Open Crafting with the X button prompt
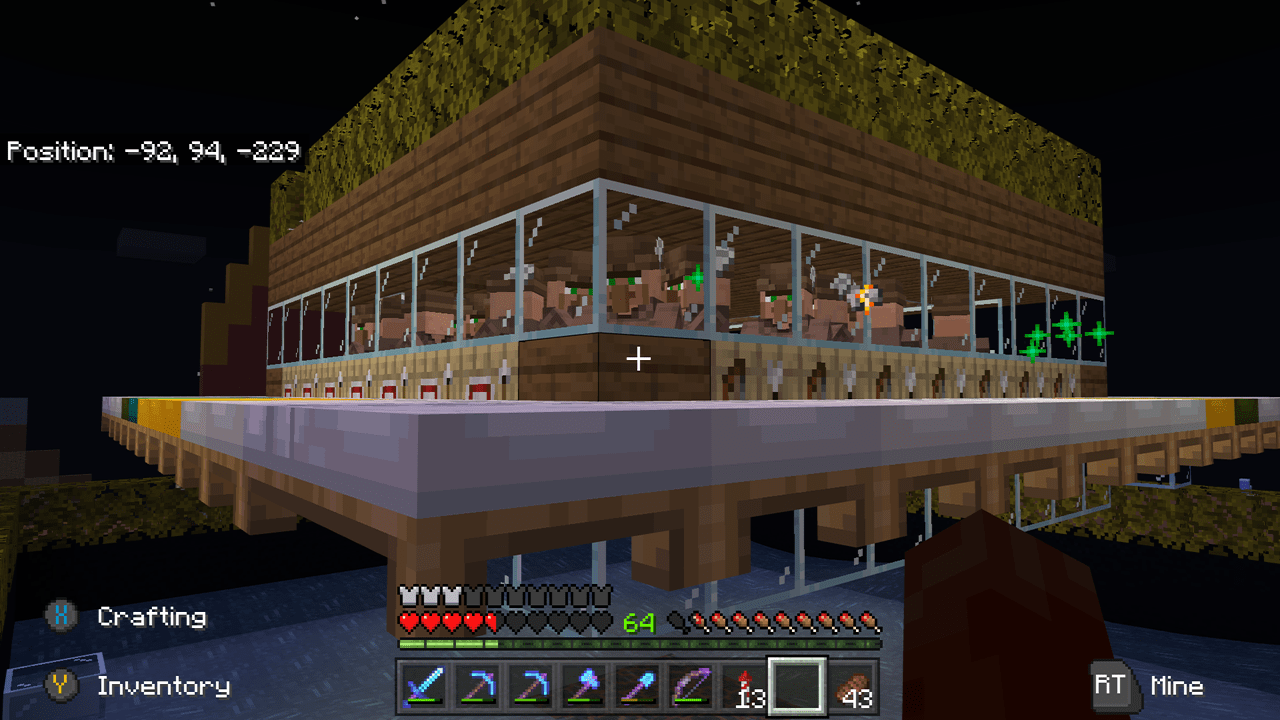Viewport: 1280px width, 720px height. [x=150, y=618]
